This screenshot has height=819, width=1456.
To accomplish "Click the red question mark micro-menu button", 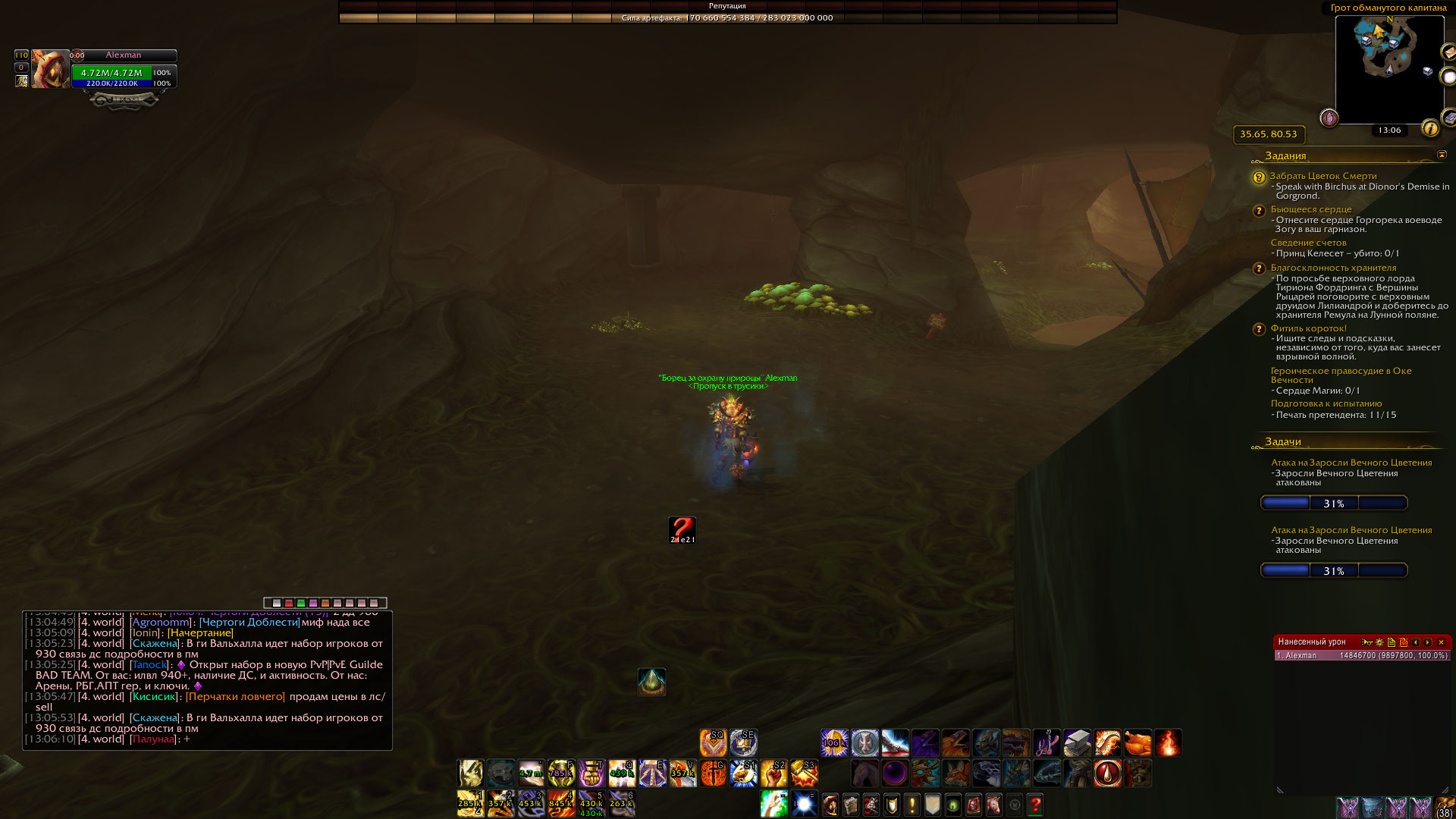I will [x=1035, y=805].
